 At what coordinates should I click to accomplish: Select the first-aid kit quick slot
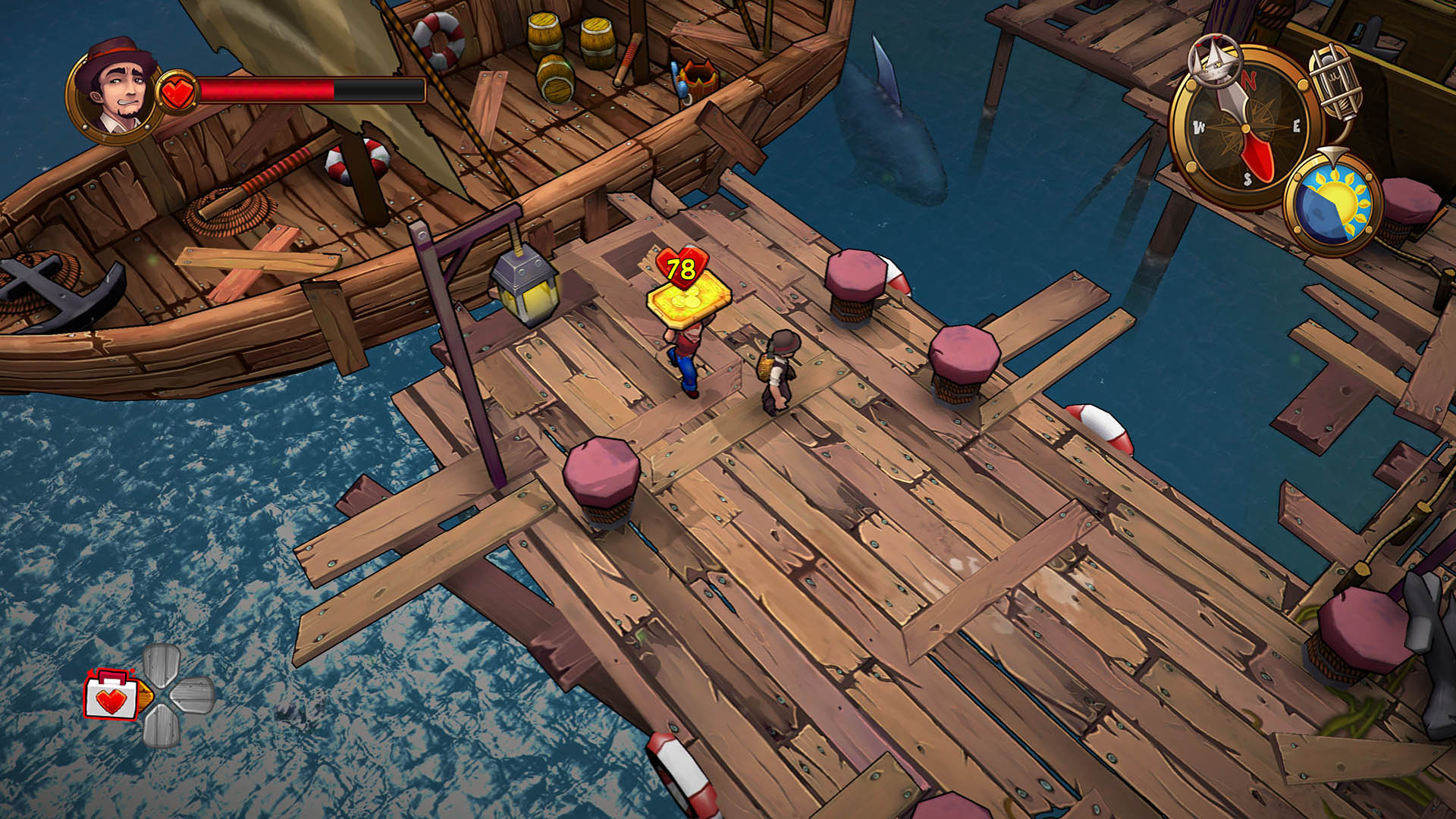(111, 695)
